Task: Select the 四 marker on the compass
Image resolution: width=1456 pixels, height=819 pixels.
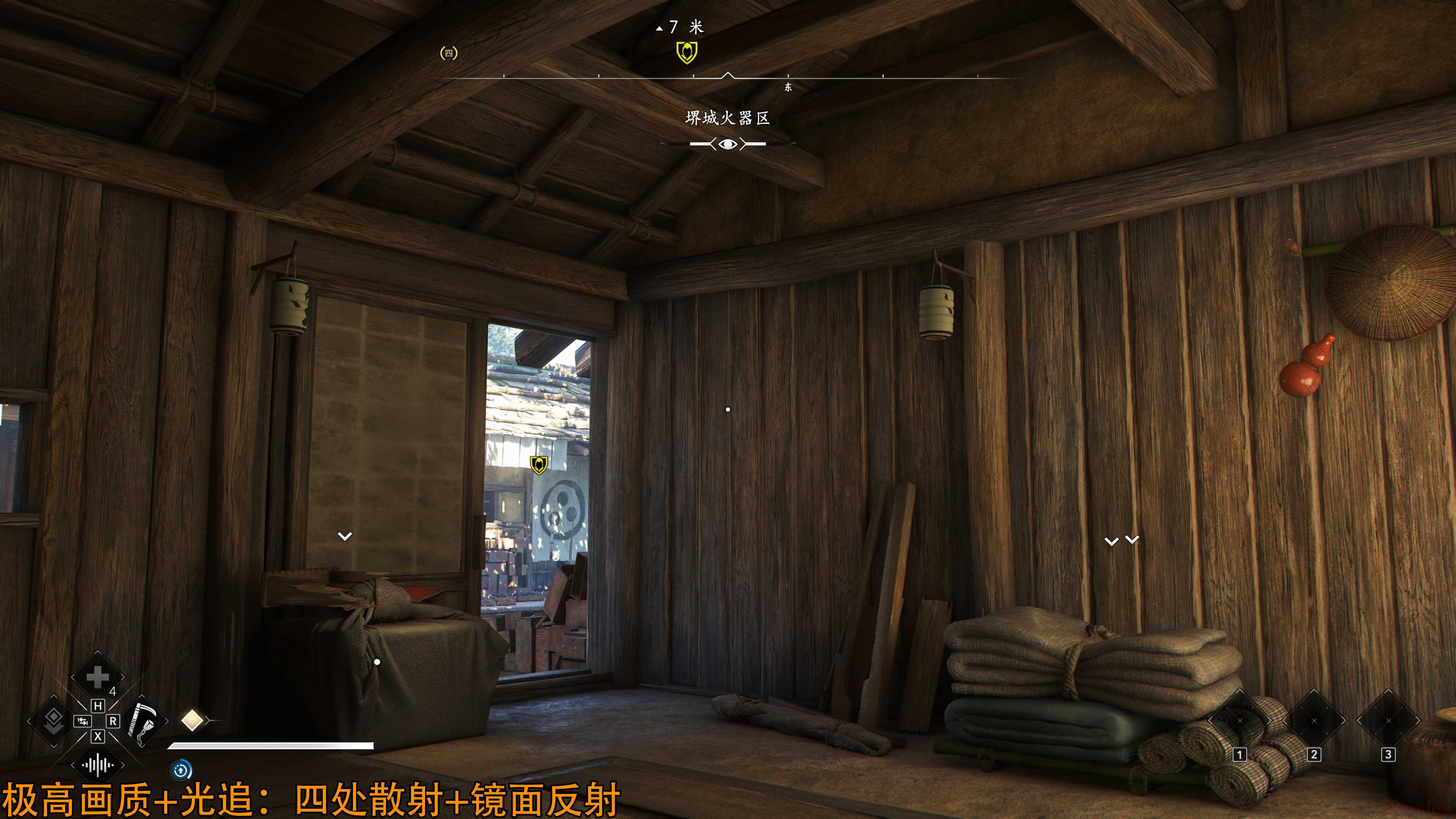Action: (x=449, y=53)
